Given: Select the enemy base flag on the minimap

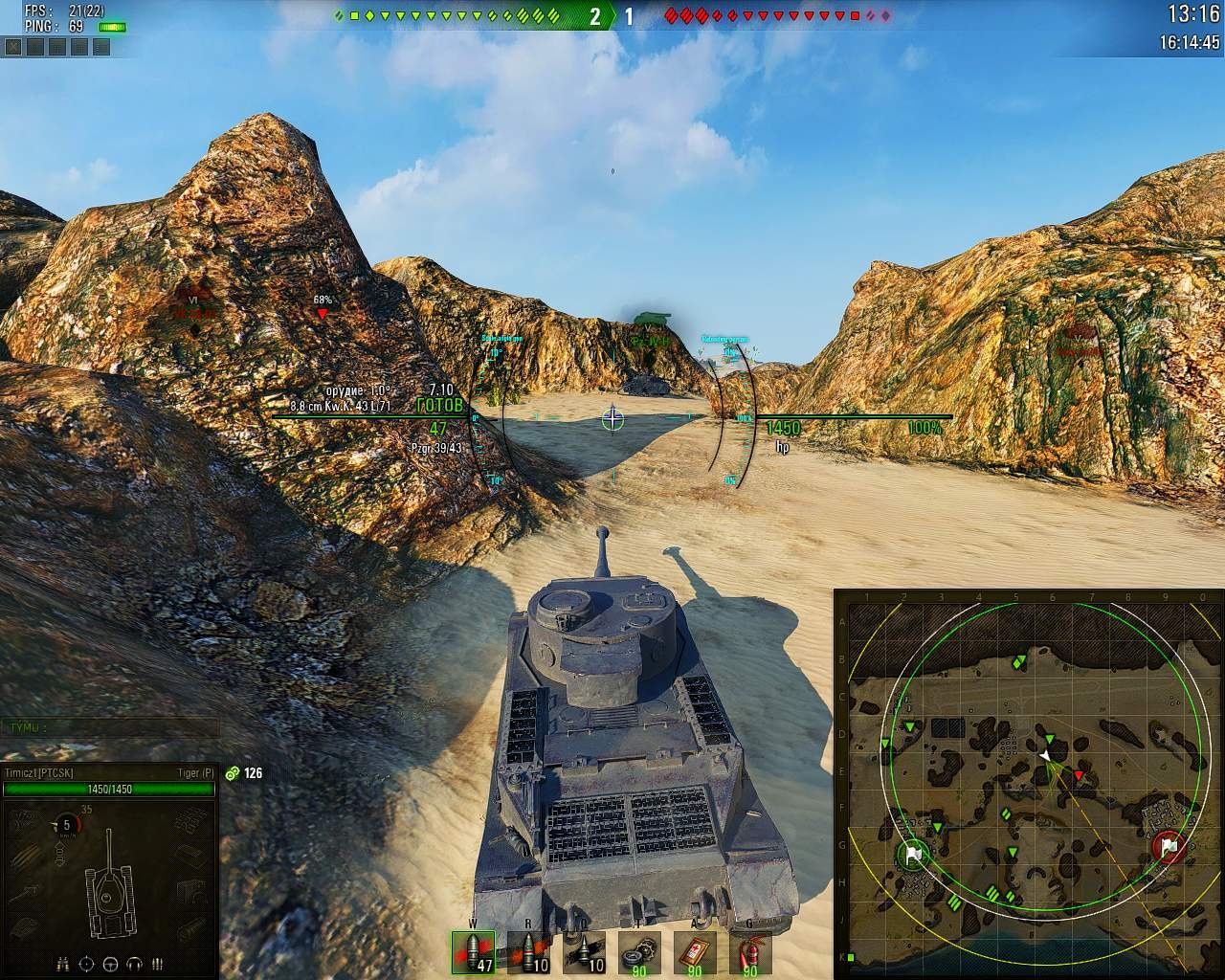Looking at the screenshot, I should [1169, 847].
